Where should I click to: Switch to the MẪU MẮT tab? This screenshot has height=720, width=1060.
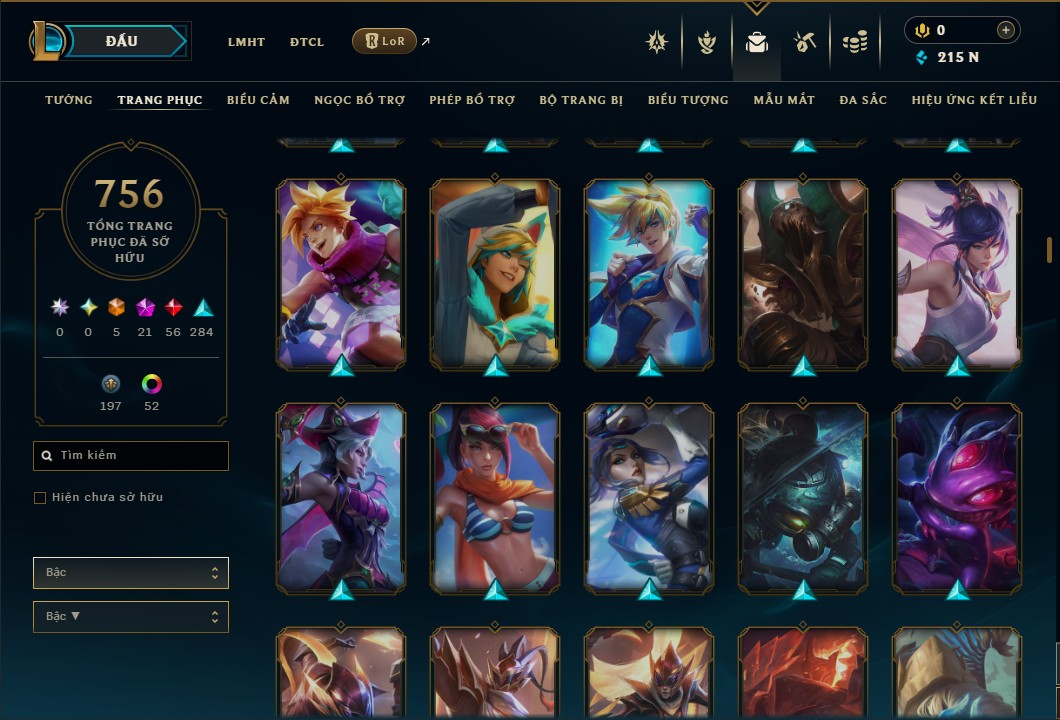click(784, 100)
